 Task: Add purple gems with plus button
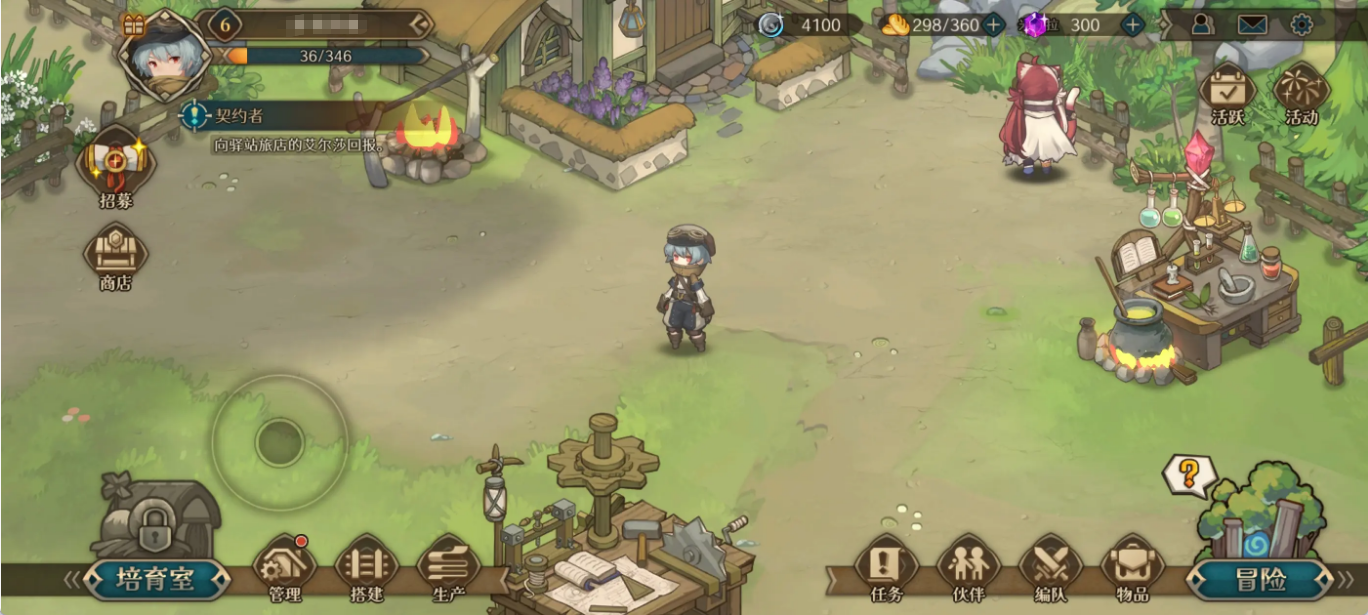pos(1132,25)
